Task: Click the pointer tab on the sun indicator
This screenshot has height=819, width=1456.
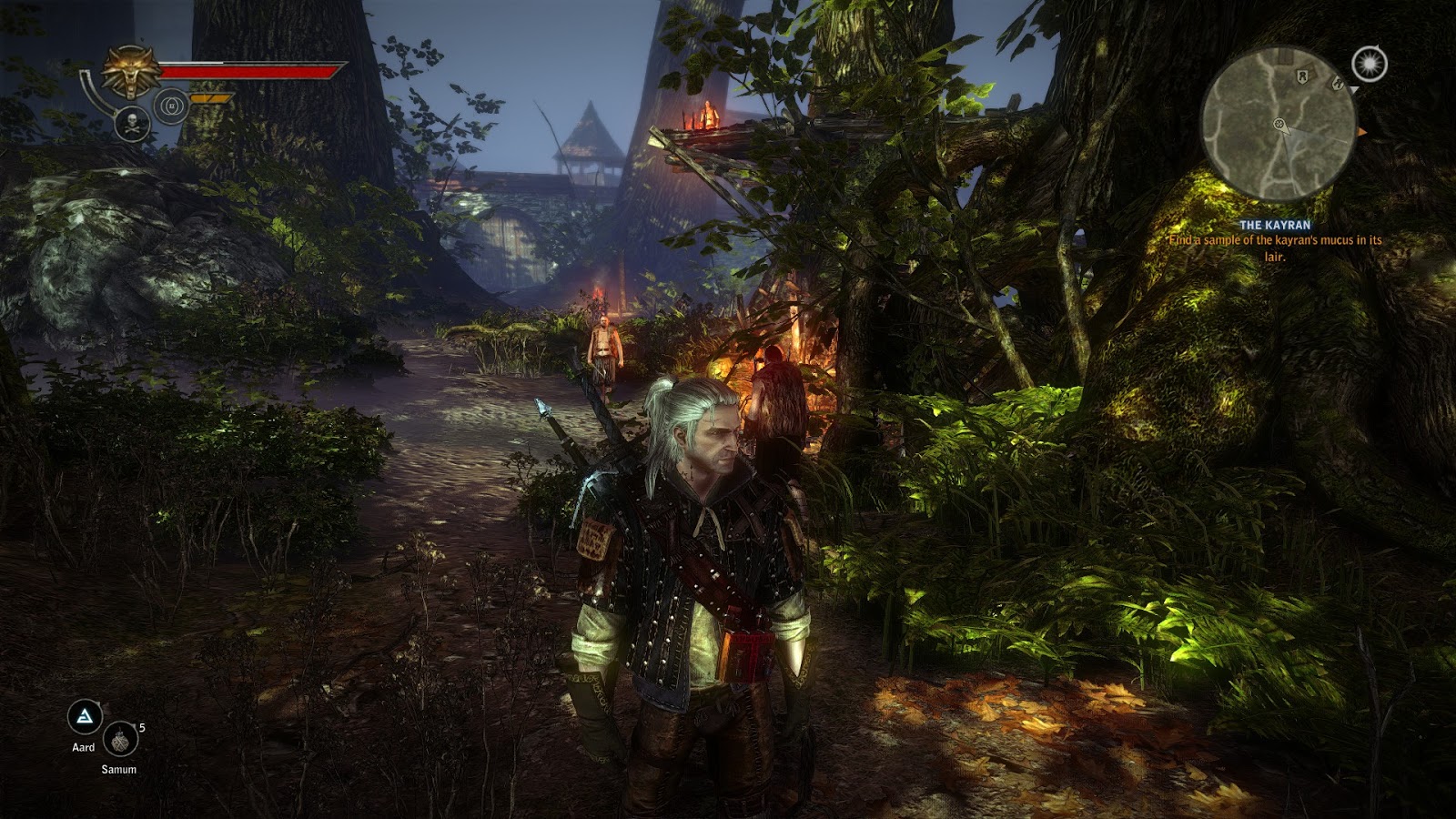Action: (x=1379, y=45)
